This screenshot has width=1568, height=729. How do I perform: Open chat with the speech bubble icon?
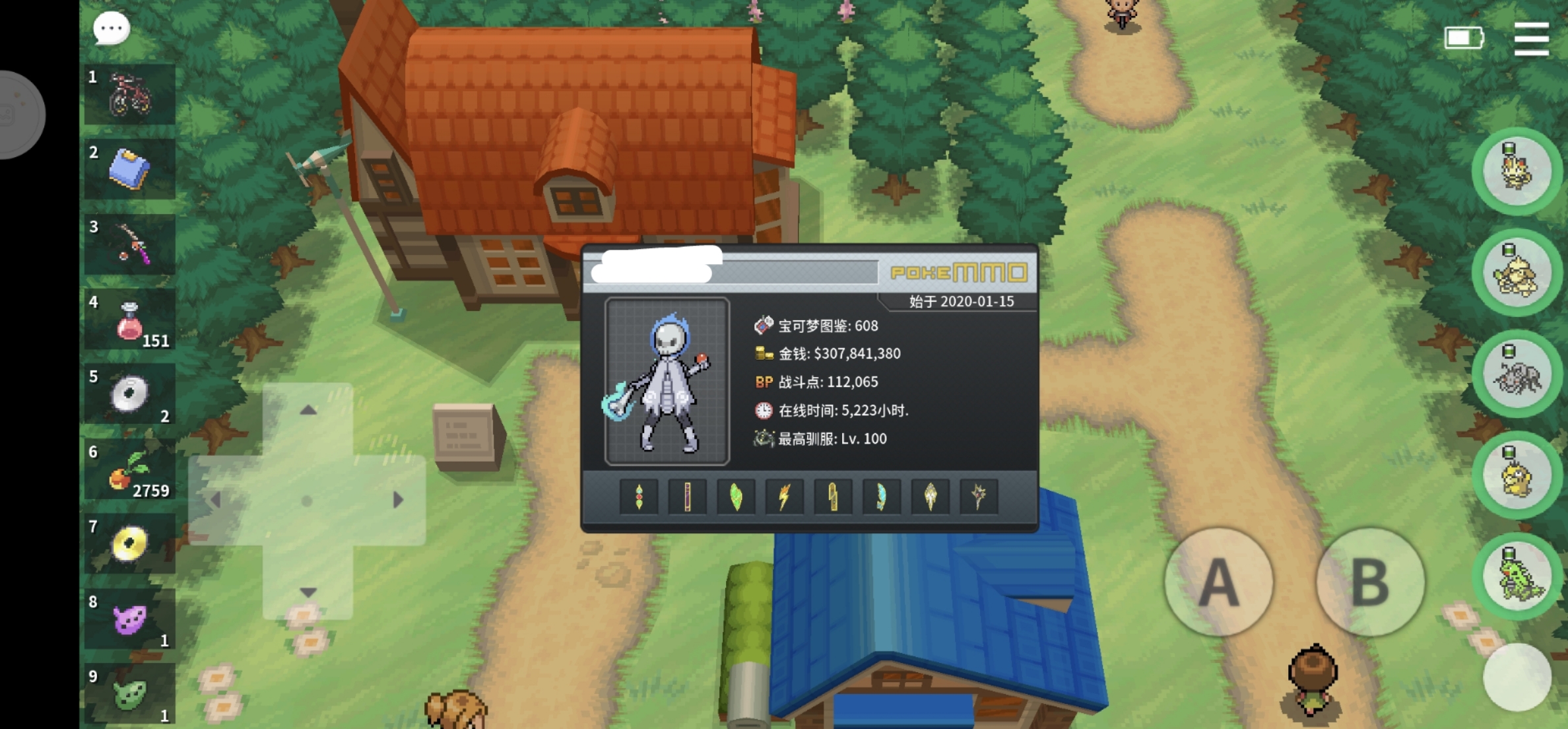[x=110, y=28]
